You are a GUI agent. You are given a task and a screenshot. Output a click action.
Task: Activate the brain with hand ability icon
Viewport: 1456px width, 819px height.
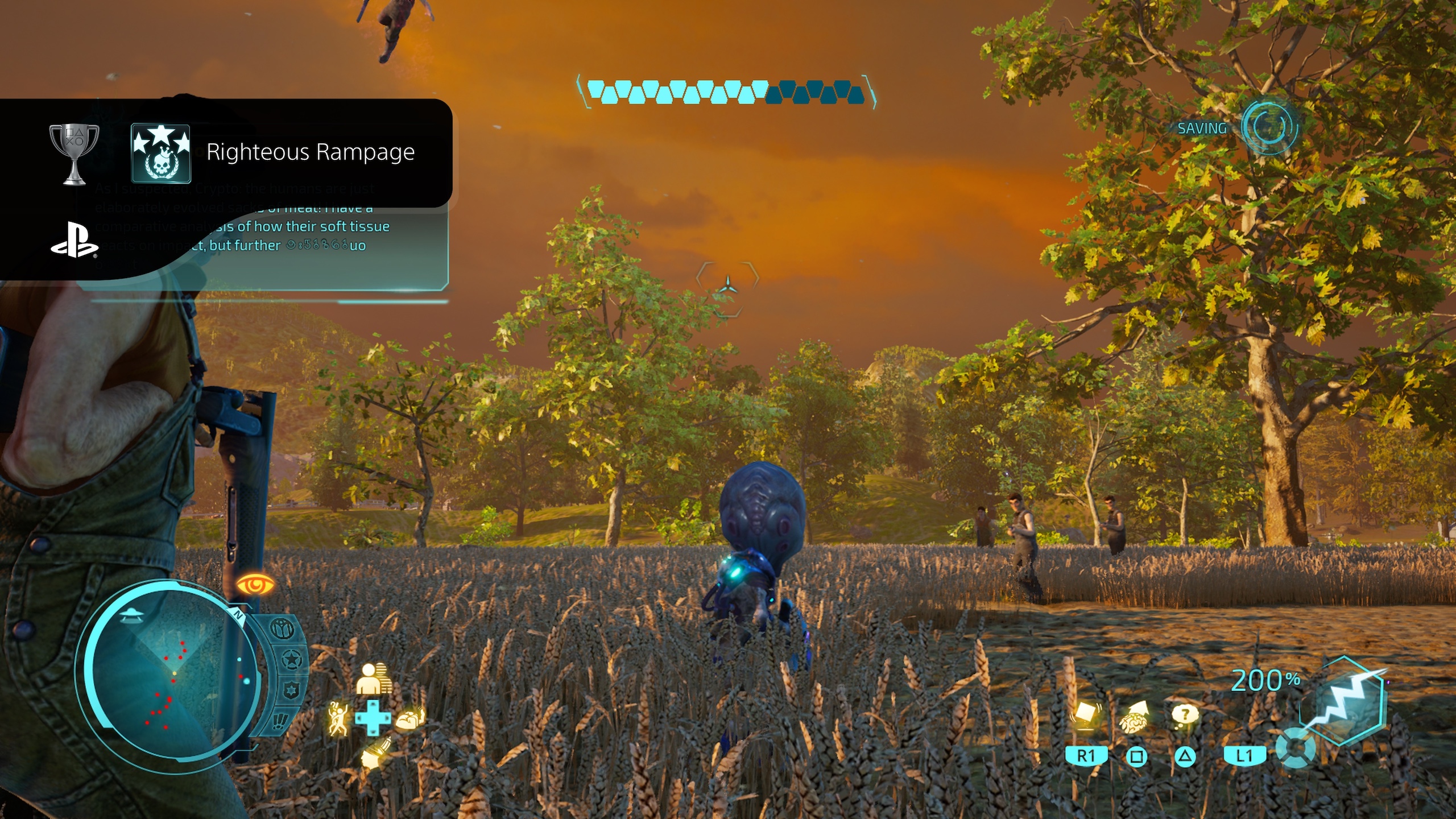coord(411,719)
